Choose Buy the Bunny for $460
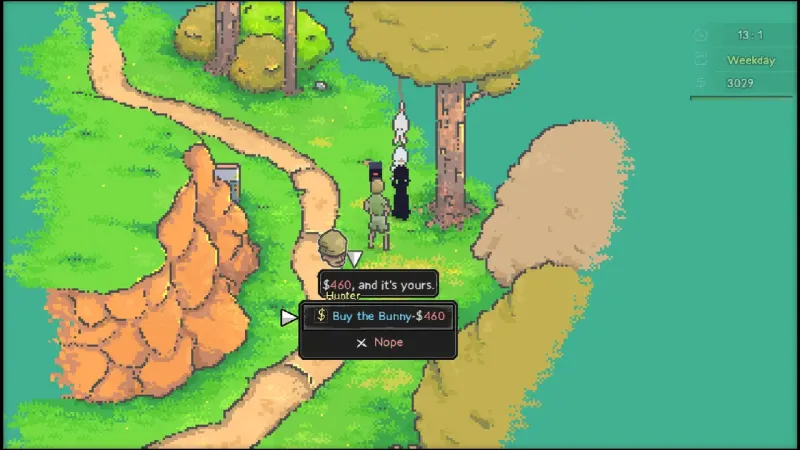 point(379,316)
